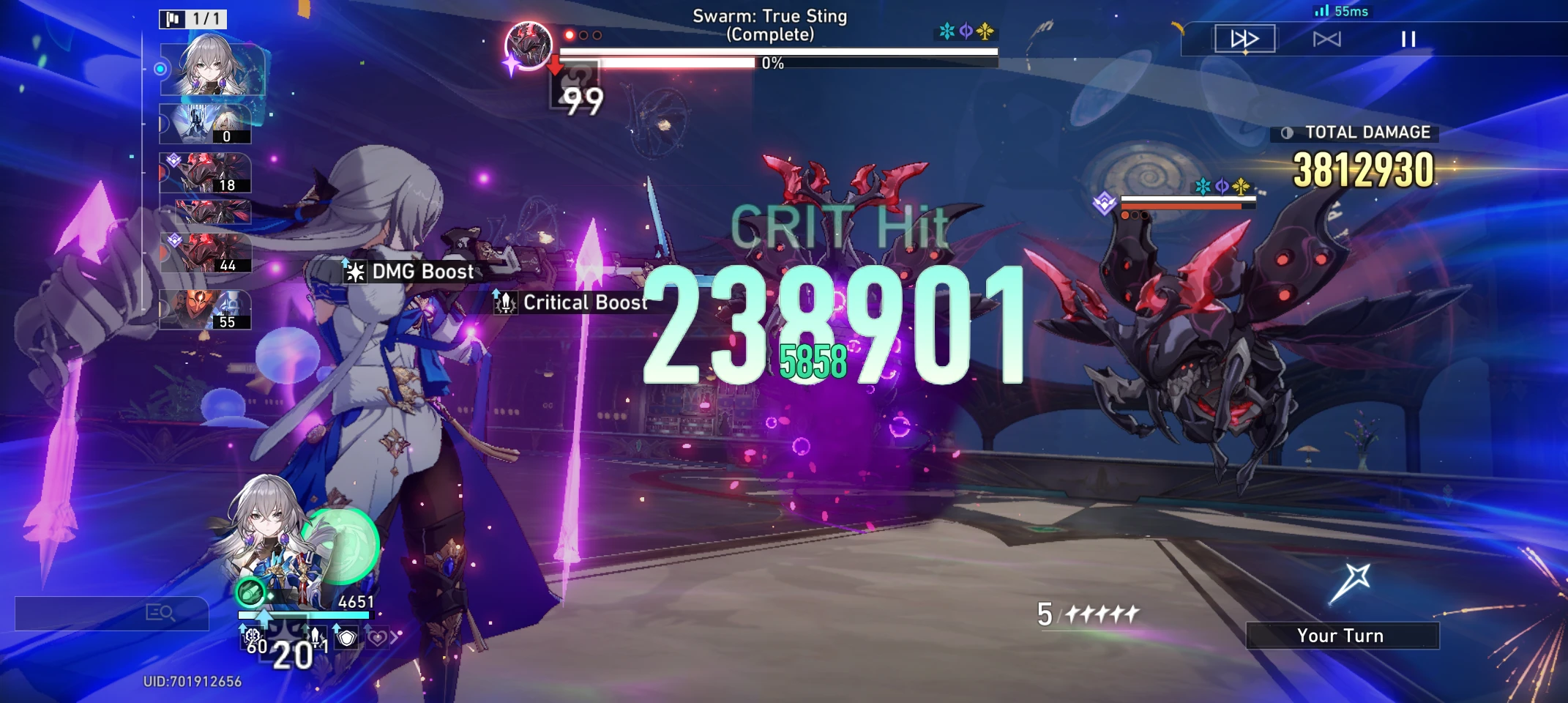Click the Quantum weakness icon above the enemy's health bar
The width and height of the screenshot is (1568, 703).
click(x=1222, y=185)
